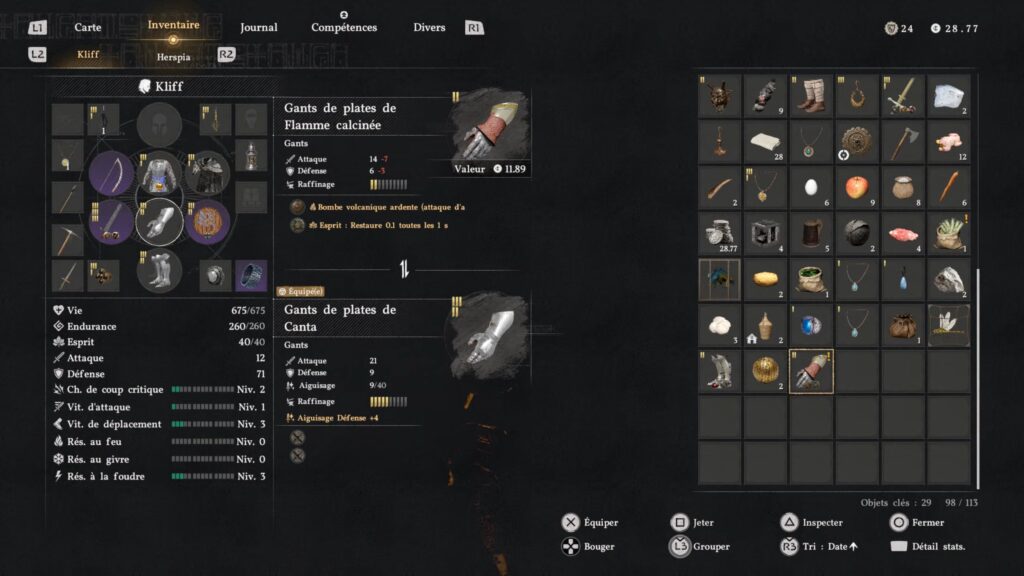Open the Compétences tab
This screenshot has width=1024, height=576.
[344, 27]
